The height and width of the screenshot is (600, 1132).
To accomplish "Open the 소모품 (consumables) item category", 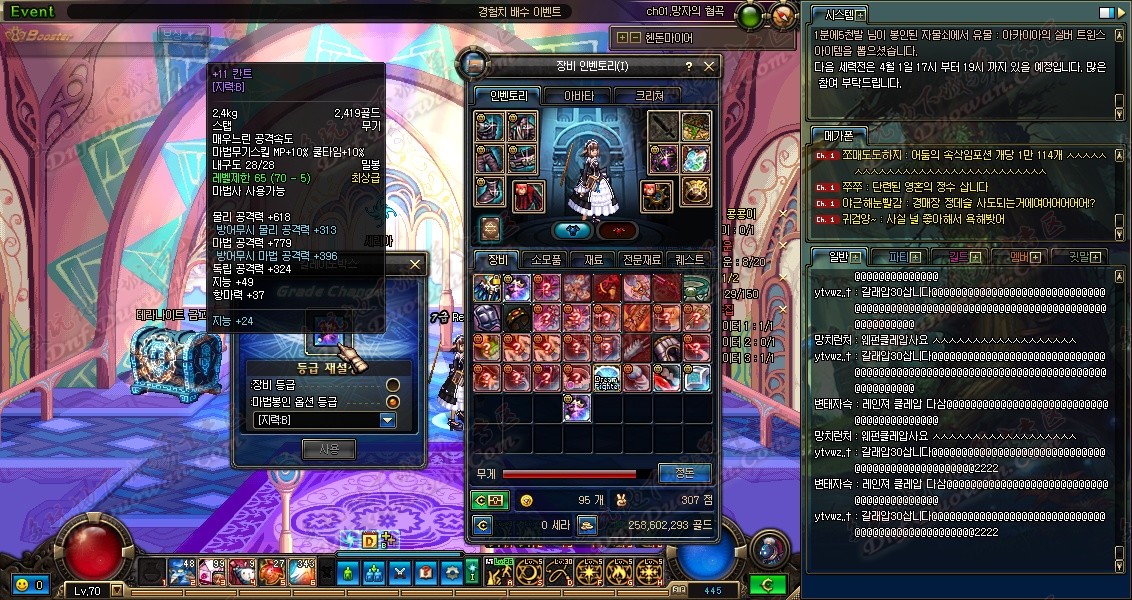I will coord(546,259).
